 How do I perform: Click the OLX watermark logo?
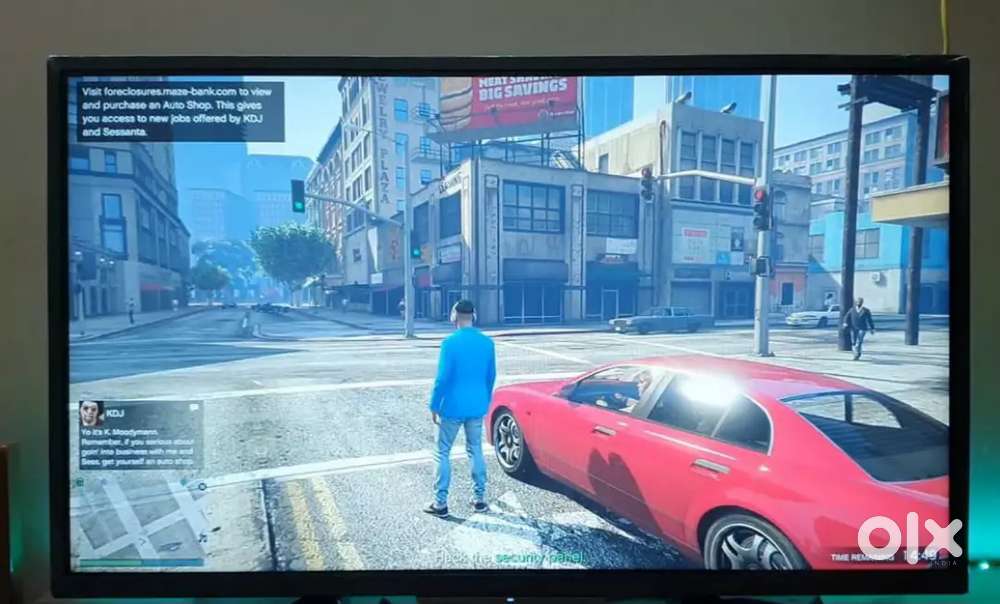[x=909, y=537]
